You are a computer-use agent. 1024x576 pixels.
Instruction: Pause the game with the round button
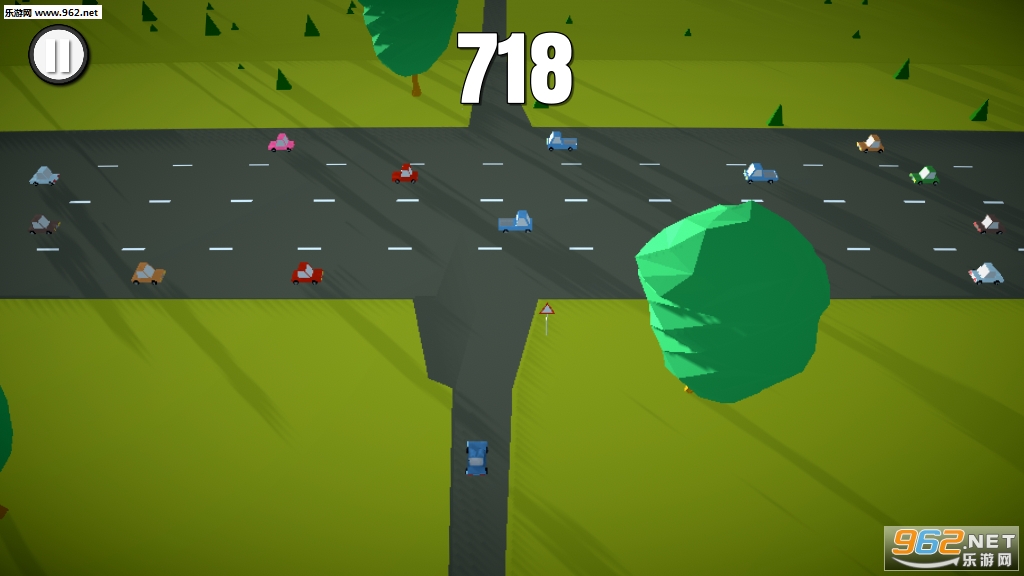[58, 54]
